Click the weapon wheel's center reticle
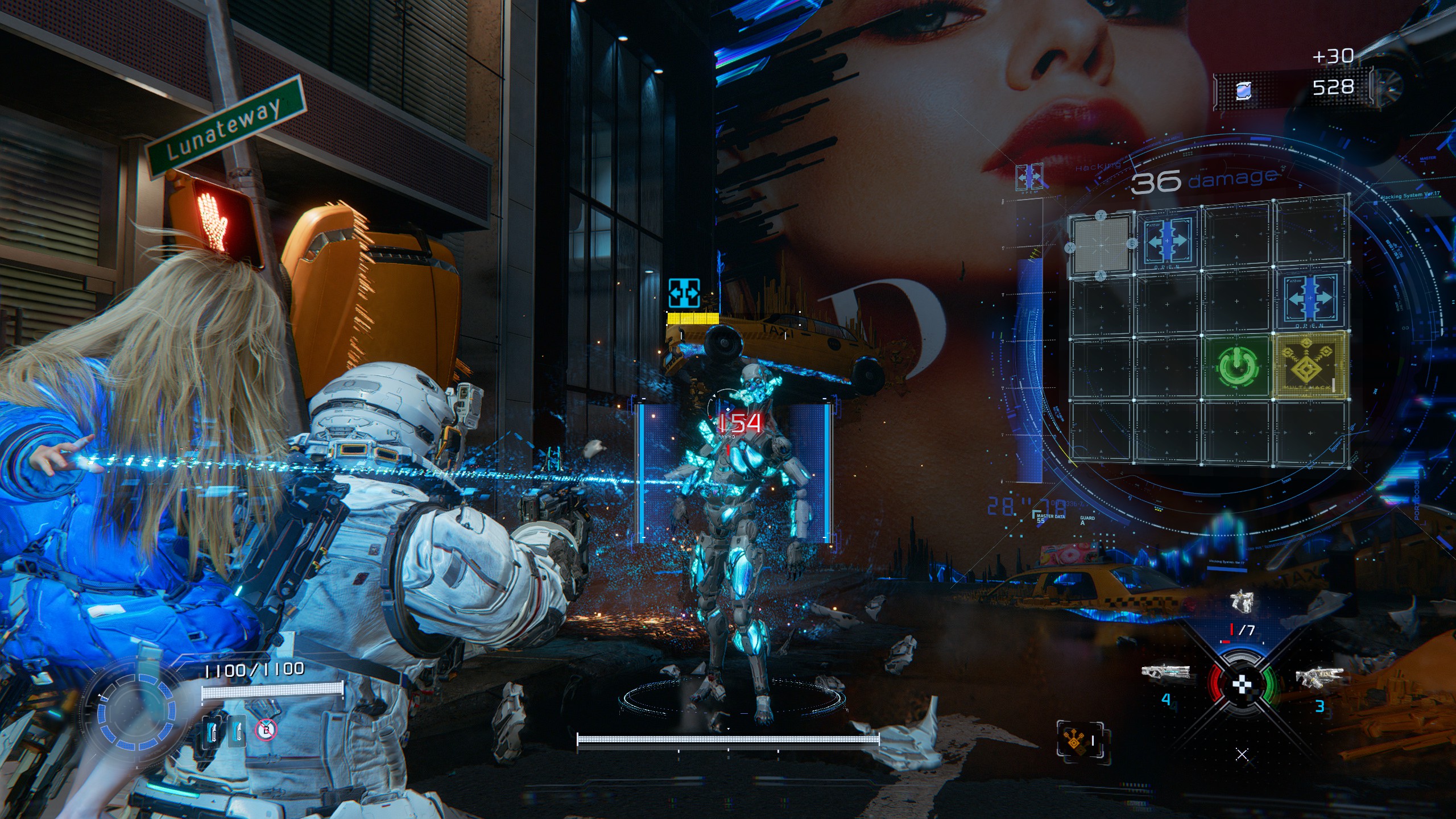This screenshot has width=1456, height=819. (1241, 685)
